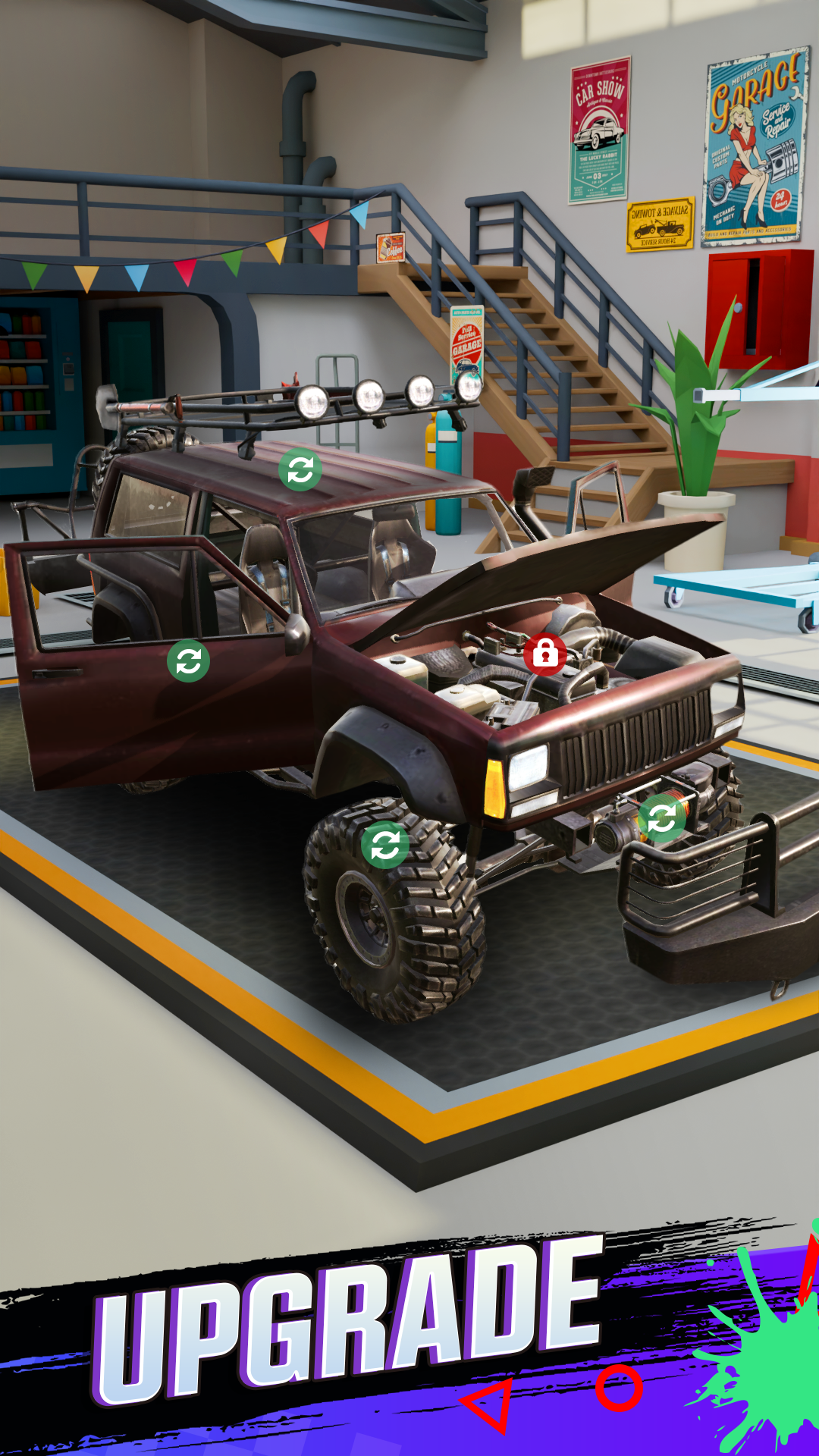Click the red lock icon on the engine
Viewport: 819px width, 1456px height.
coord(544,654)
